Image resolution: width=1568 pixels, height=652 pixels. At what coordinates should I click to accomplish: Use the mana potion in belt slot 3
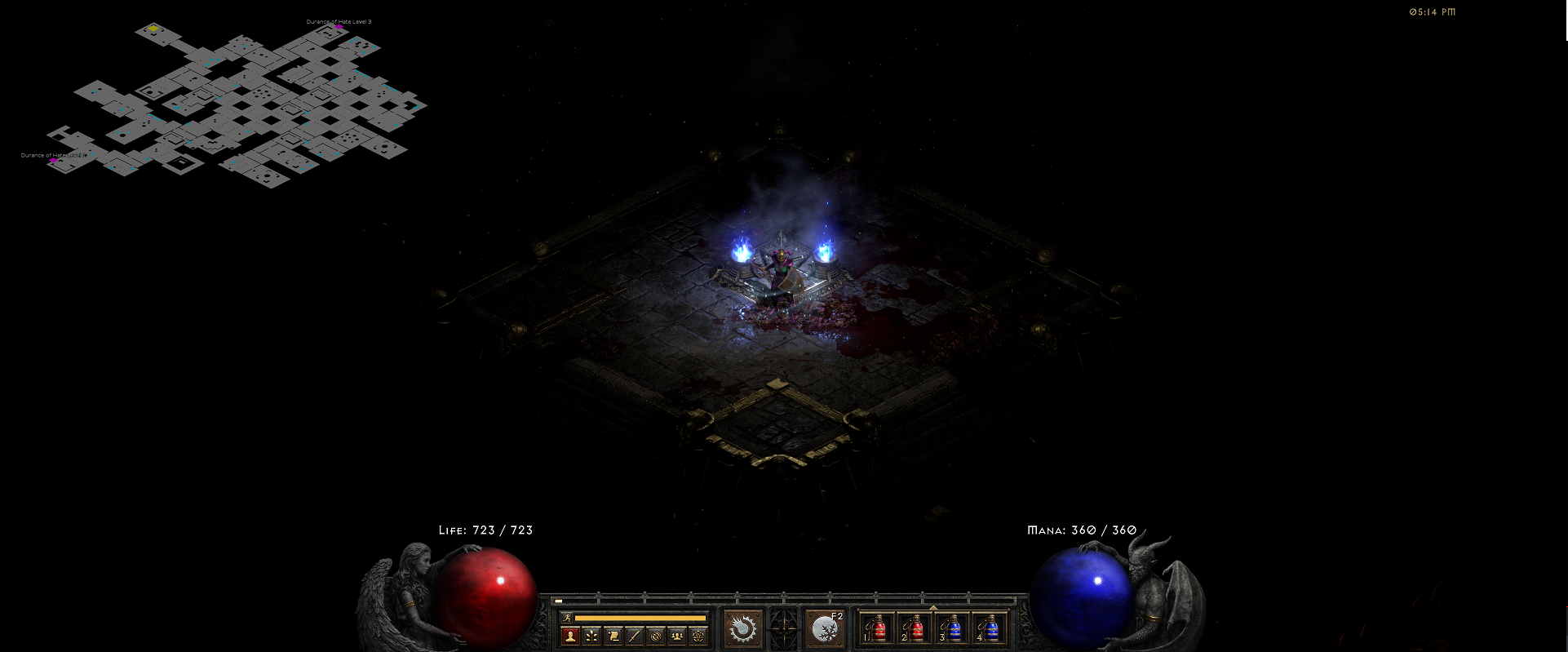tap(953, 629)
